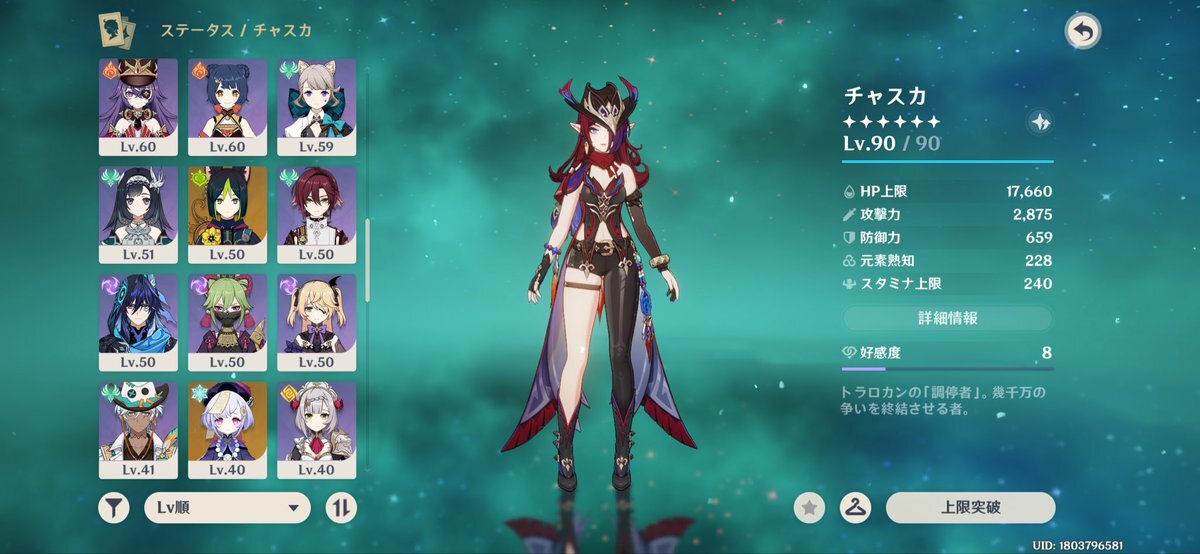Pick the masked green-haired Lv.50 character

pos(227,321)
